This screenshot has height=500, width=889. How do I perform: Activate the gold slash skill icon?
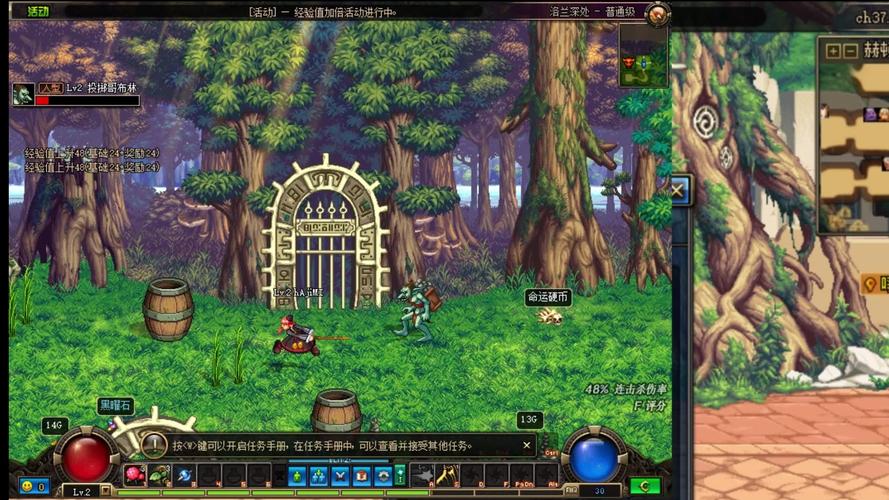pyautogui.click(x=446, y=475)
